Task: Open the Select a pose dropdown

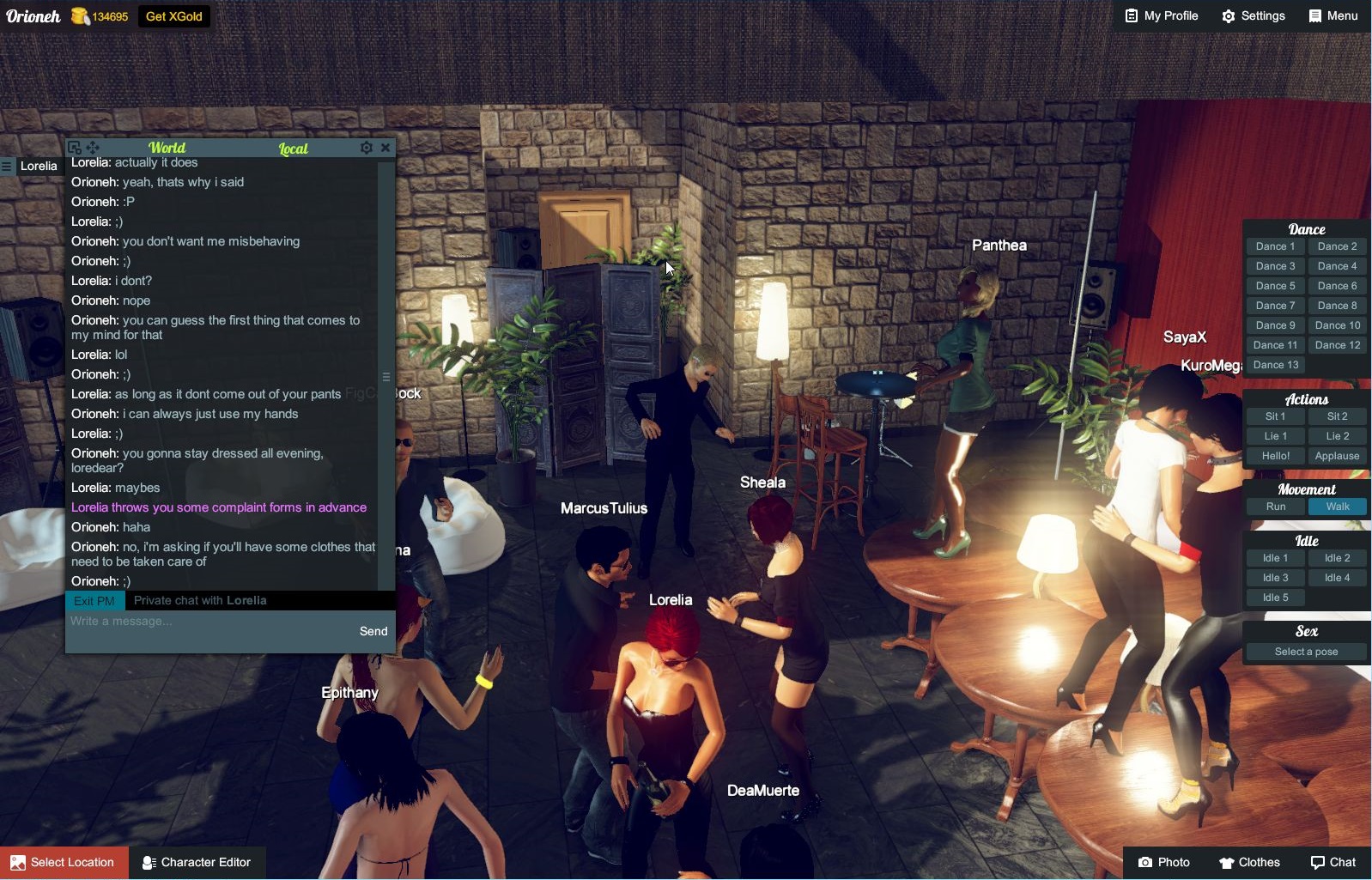Action: [x=1305, y=651]
